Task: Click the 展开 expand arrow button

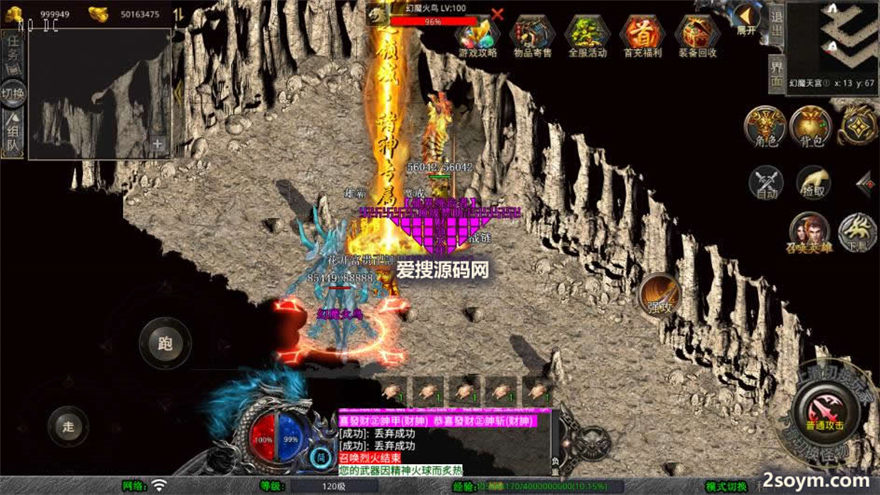Action: click(x=746, y=17)
